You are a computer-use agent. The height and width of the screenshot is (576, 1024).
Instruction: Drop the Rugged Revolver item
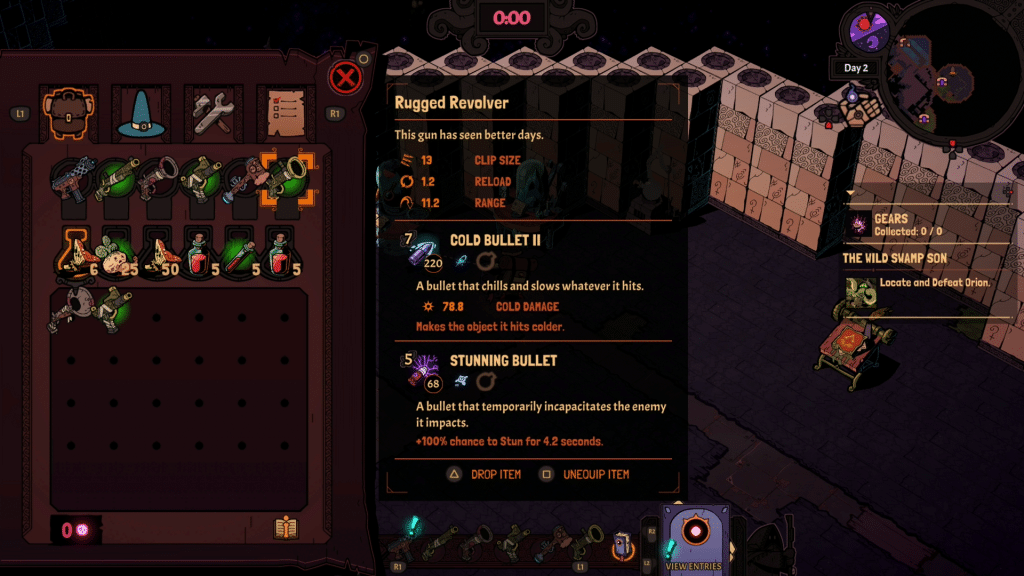(484, 474)
